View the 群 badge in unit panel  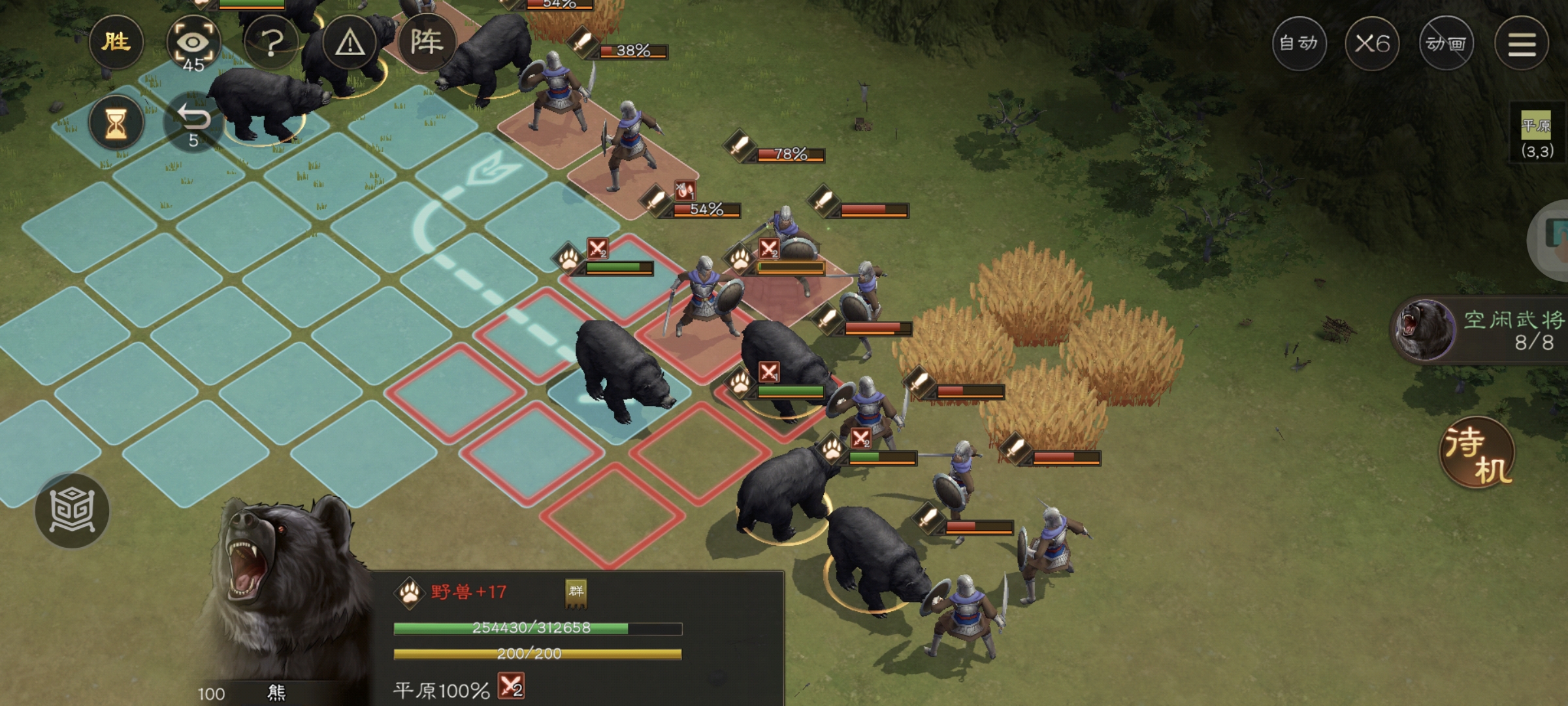tap(576, 592)
